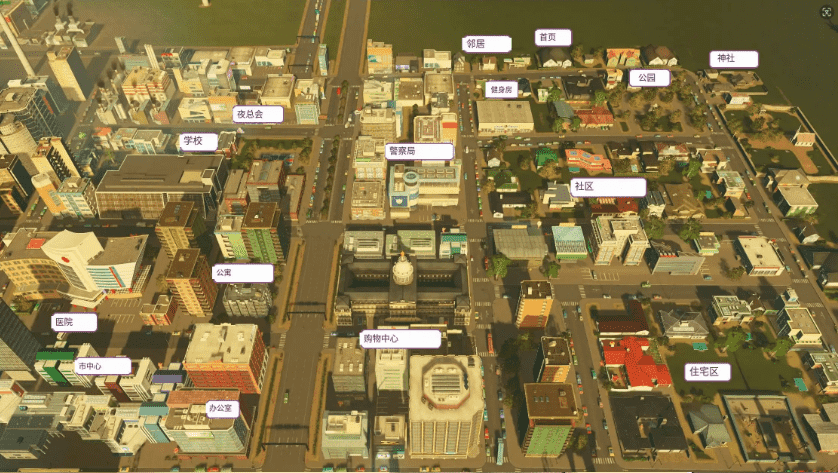This screenshot has width=838, height=473.
Task: Select the 邻居 location label
Action: coord(486,44)
